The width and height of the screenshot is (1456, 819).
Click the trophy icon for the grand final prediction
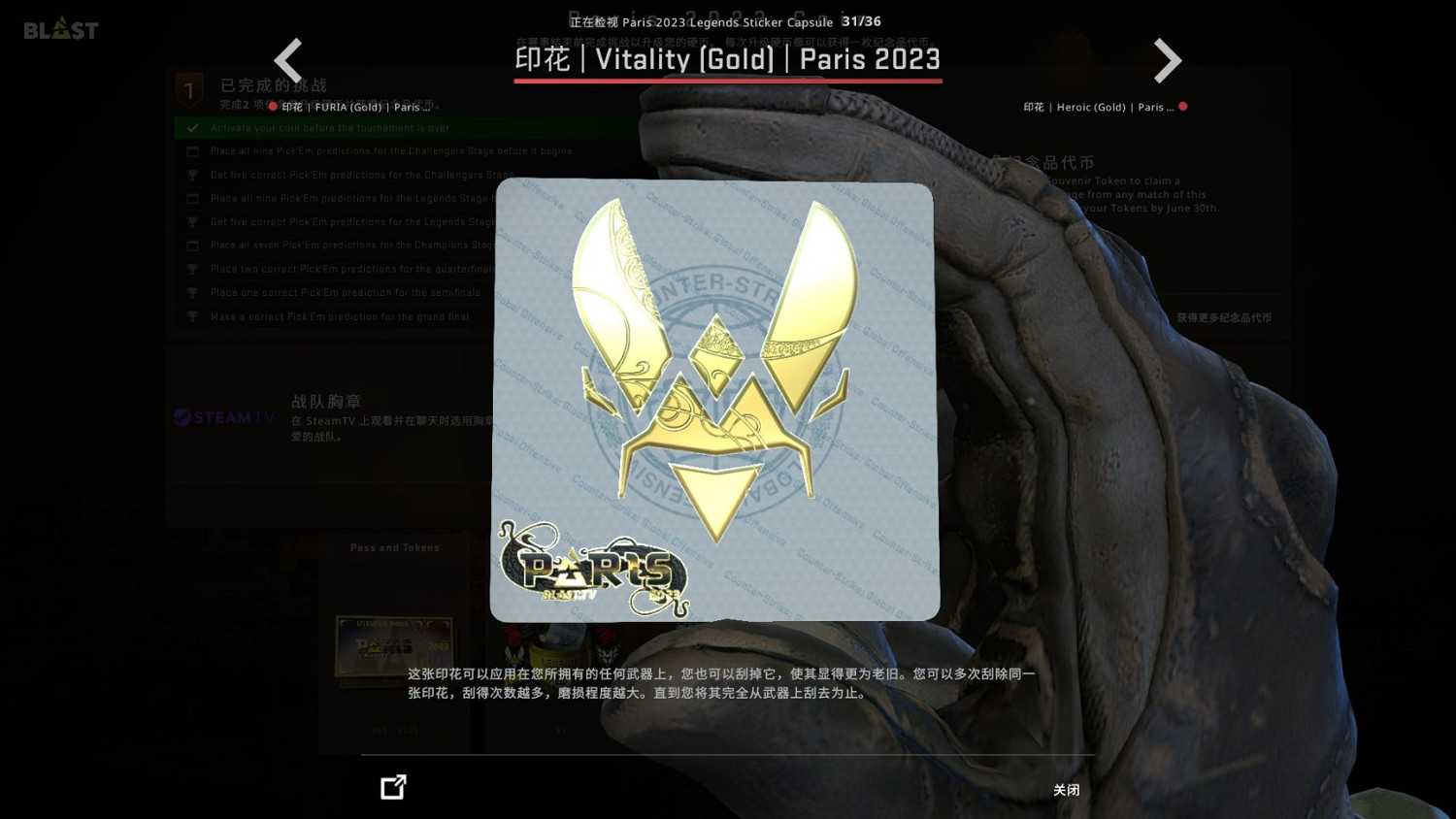tap(192, 316)
